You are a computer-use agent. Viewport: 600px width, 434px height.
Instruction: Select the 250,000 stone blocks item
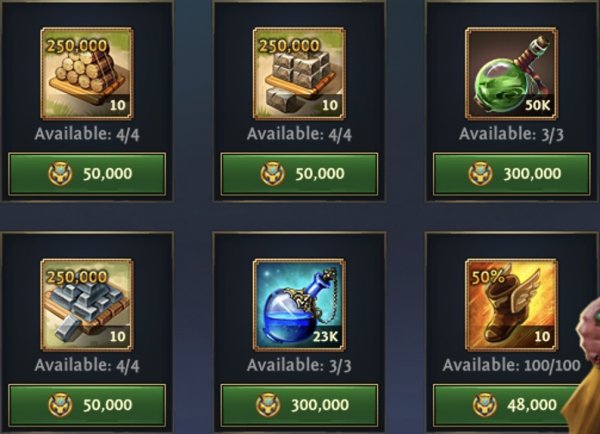pos(299,74)
